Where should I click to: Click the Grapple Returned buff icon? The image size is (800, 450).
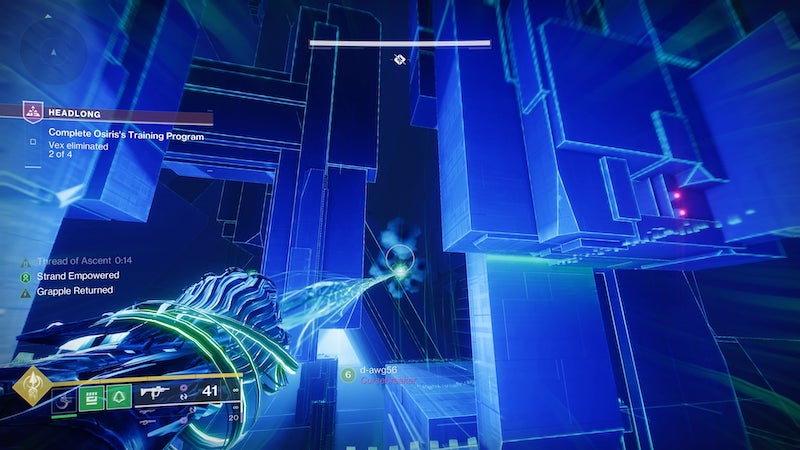coord(27,291)
